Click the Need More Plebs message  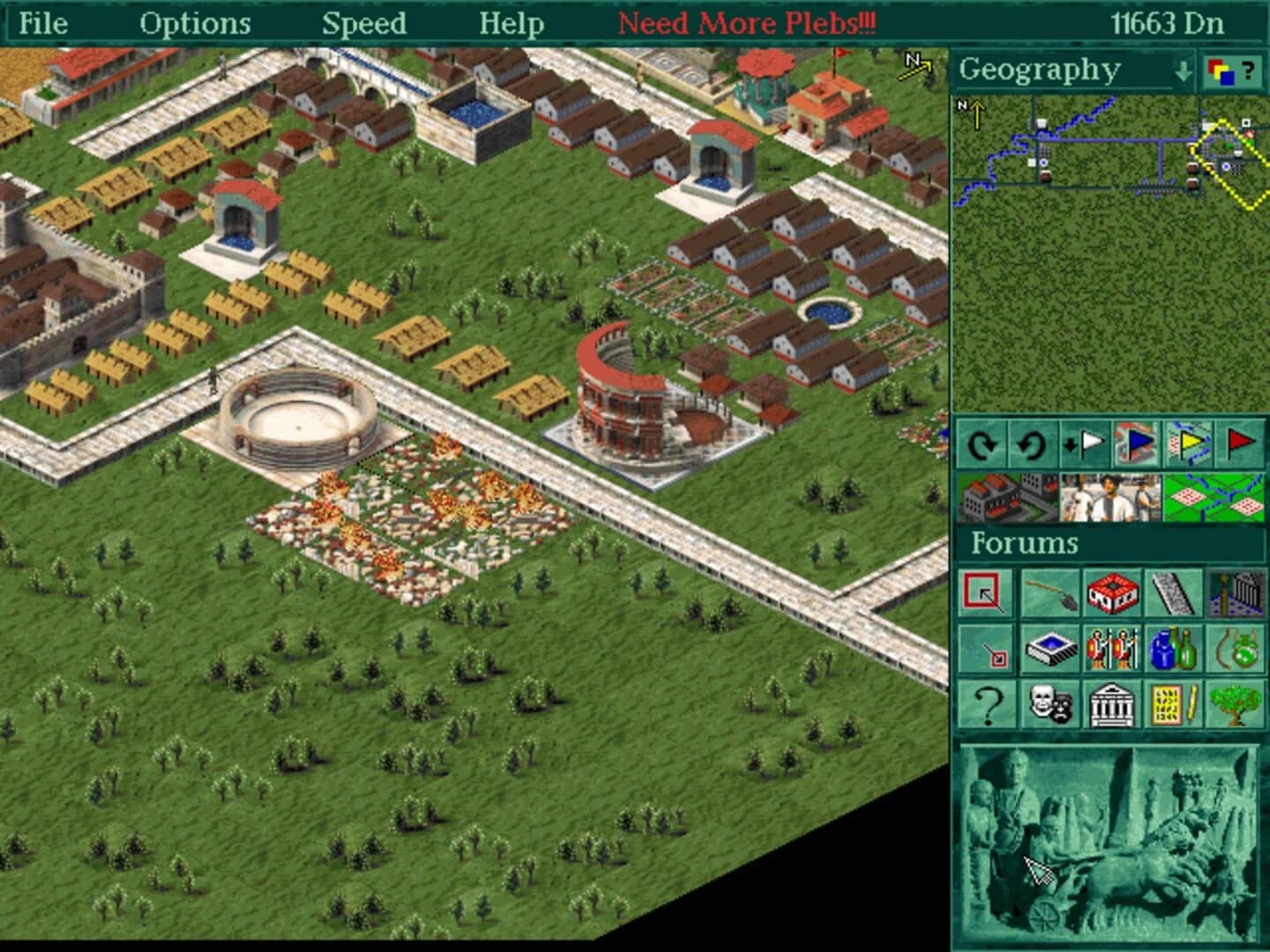[x=749, y=23]
